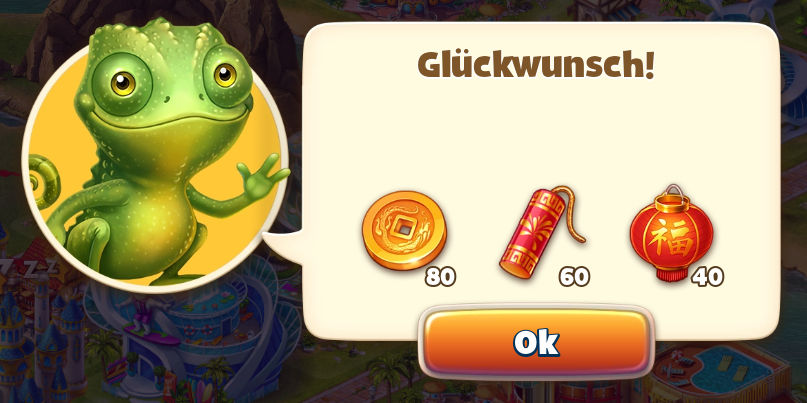Confirm the reward with the Ok button

536,343
